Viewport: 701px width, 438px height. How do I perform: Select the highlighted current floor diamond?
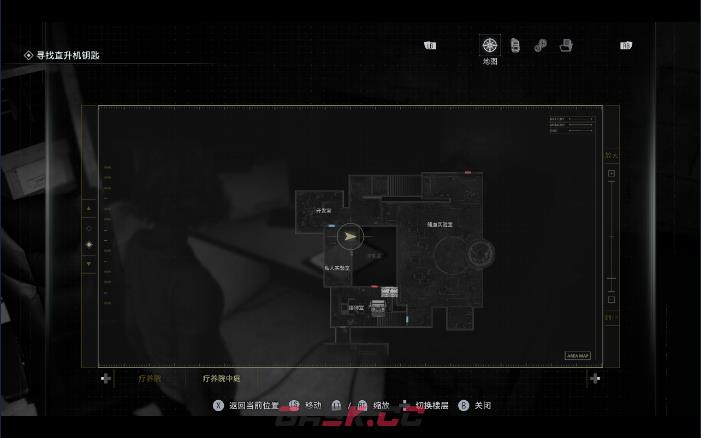point(89,244)
